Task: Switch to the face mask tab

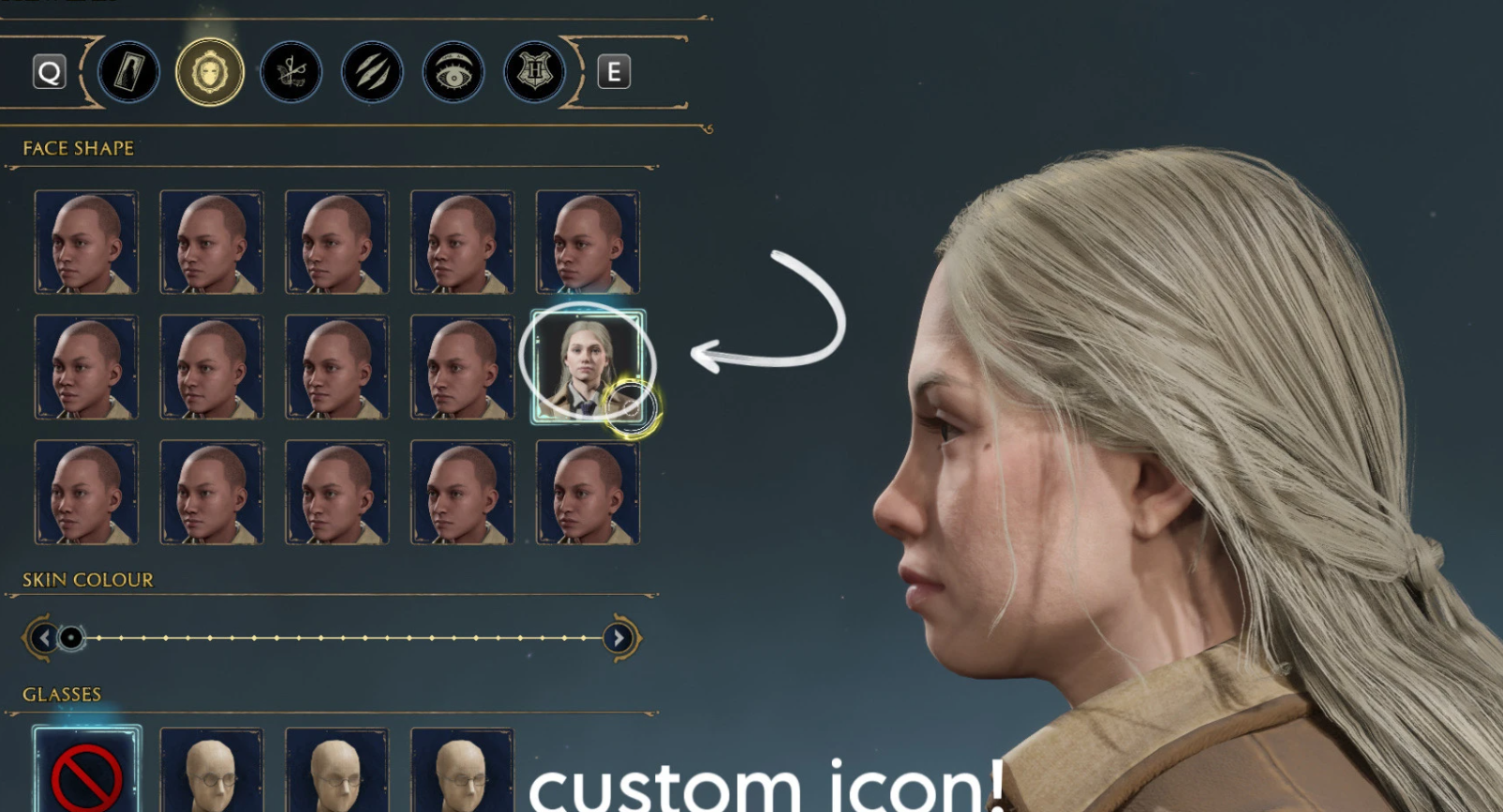Action: pyautogui.click(x=210, y=72)
